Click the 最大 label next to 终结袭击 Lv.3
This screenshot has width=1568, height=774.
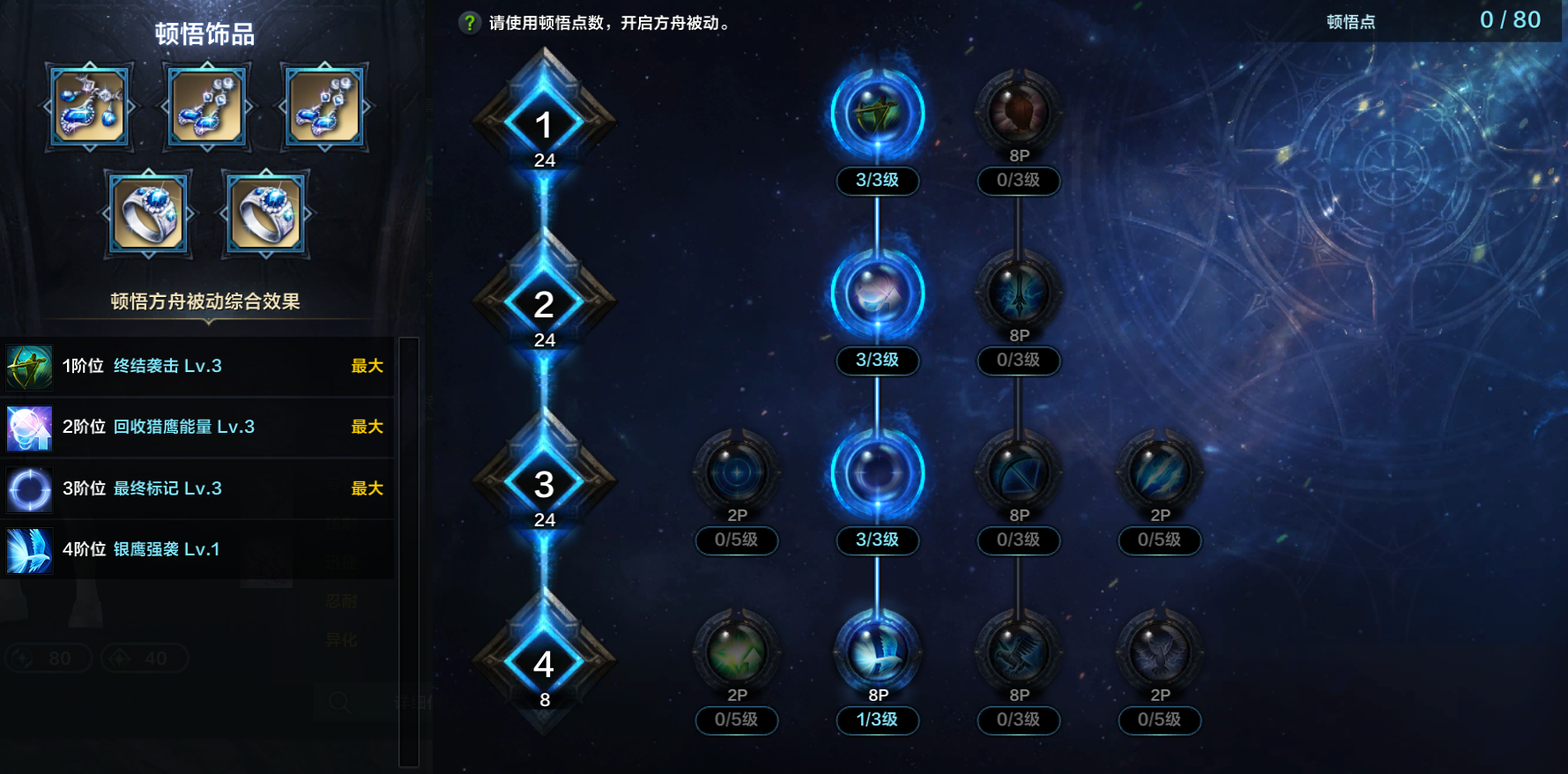click(x=367, y=366)
